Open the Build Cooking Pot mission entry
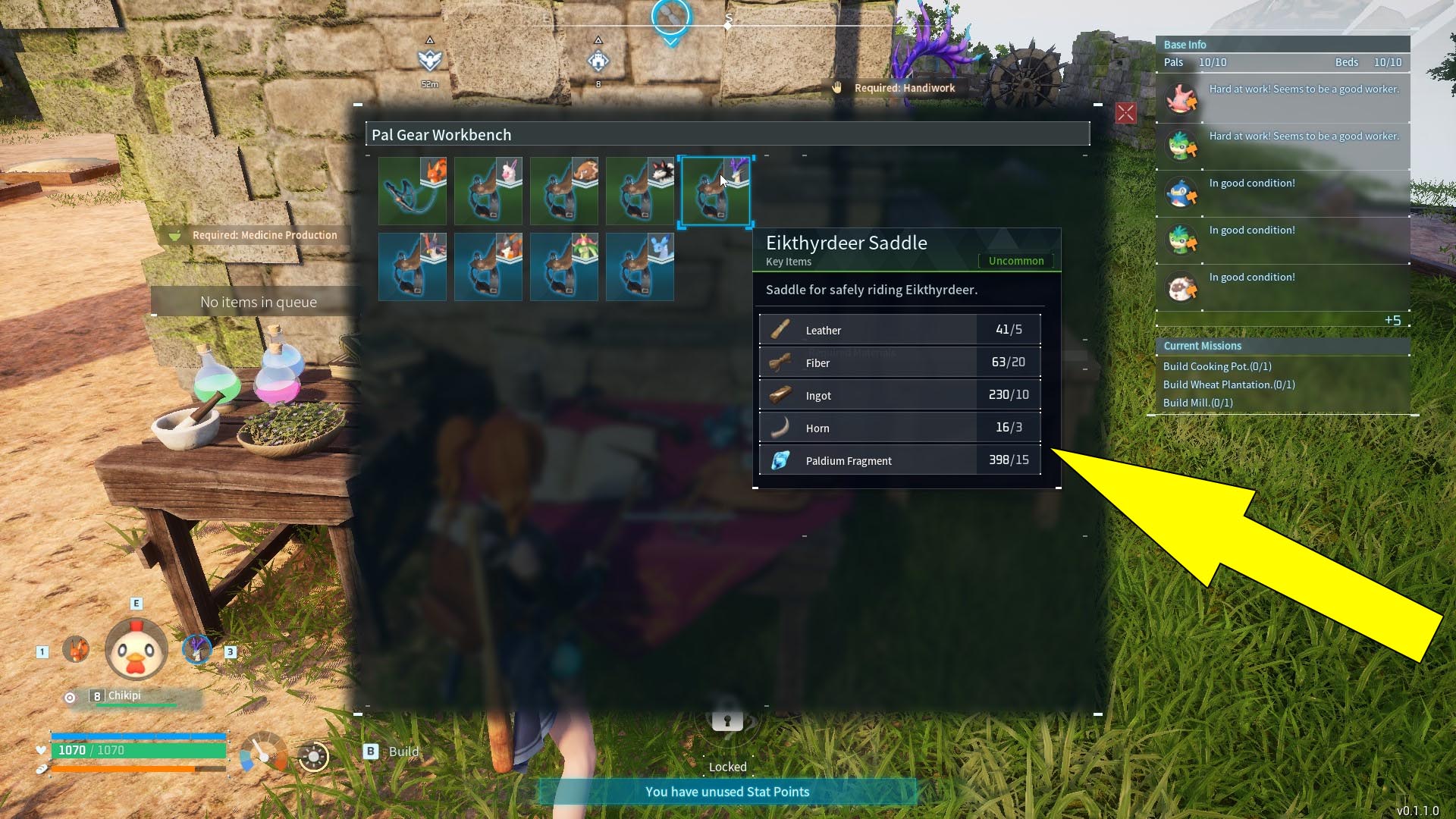The height and width of the screenshot is (819, 1456). 1217,366
